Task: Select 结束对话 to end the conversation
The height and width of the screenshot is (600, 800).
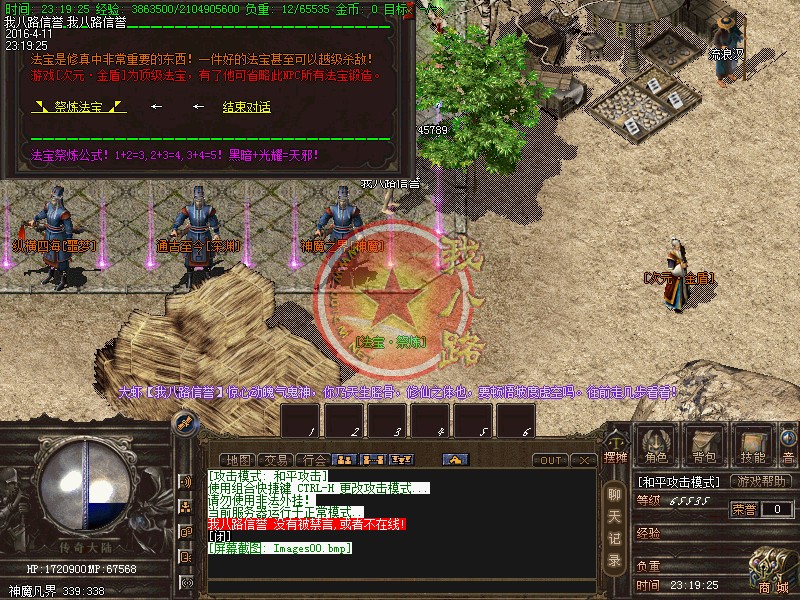Action: (246, 107)
